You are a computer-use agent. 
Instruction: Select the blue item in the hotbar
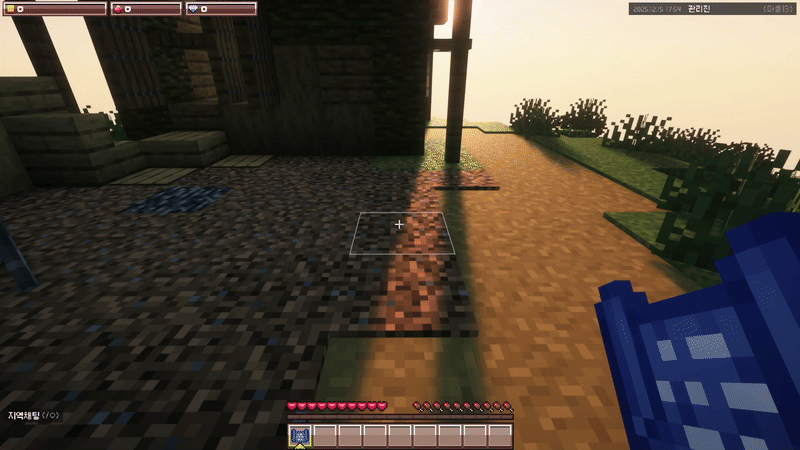click(301, 435)
